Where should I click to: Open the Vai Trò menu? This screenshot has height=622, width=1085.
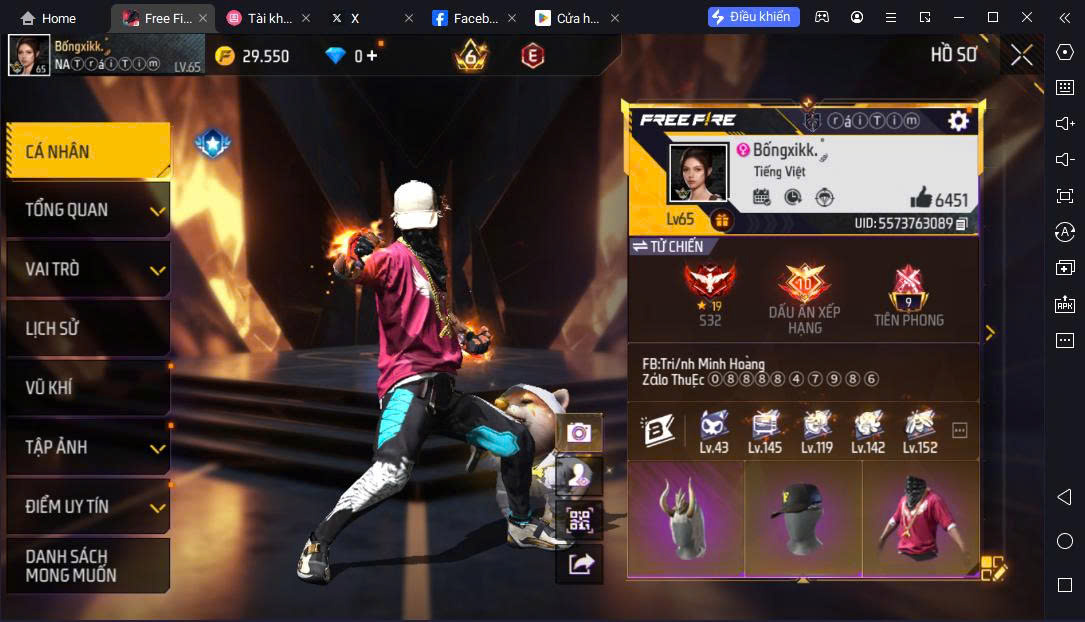(x=88, y=269)
